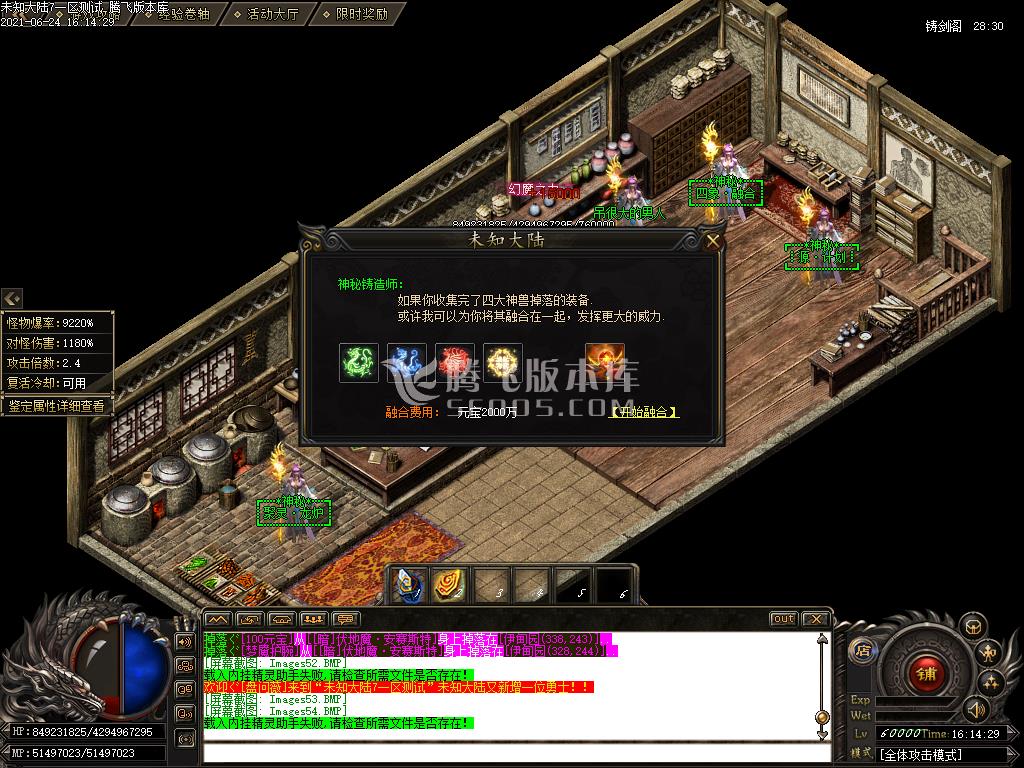Screen dimensions: 1024x768
Task: Close the chat panel with X
Action: 815,619
